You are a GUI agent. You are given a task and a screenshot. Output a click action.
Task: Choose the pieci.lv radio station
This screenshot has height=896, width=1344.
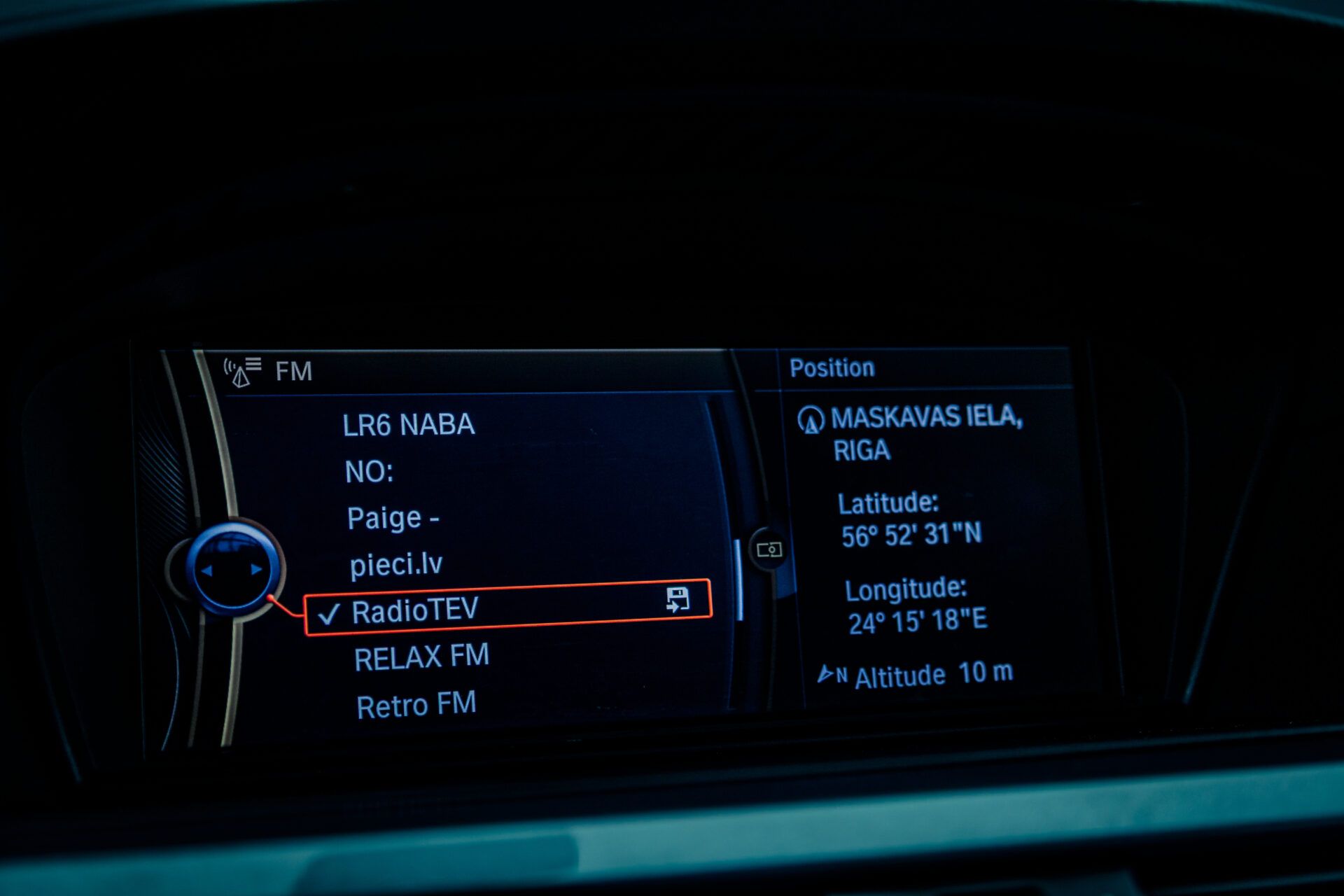tap(396, 564)
